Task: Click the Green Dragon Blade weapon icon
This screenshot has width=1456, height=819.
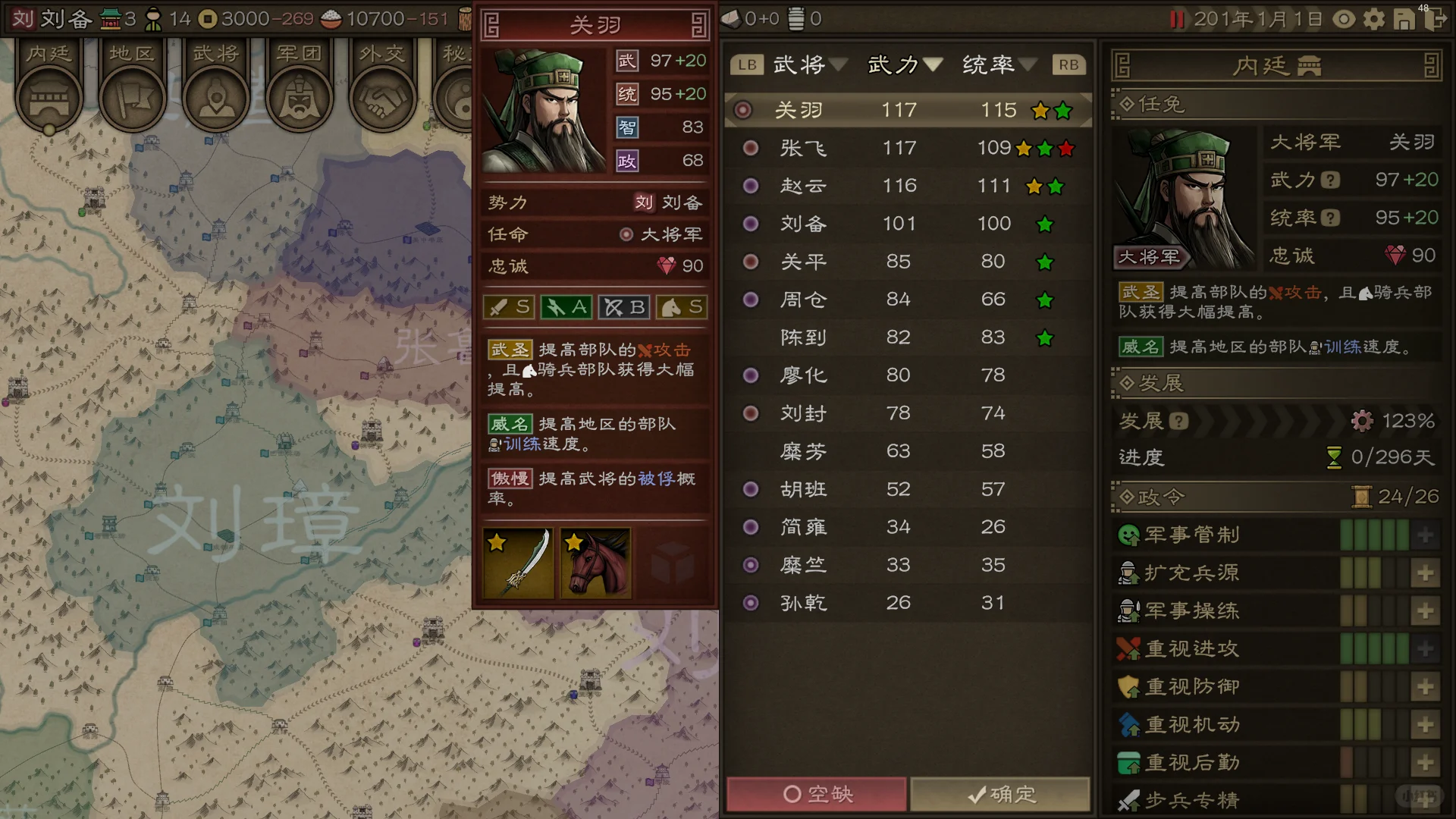Action: tap(518, 562)
